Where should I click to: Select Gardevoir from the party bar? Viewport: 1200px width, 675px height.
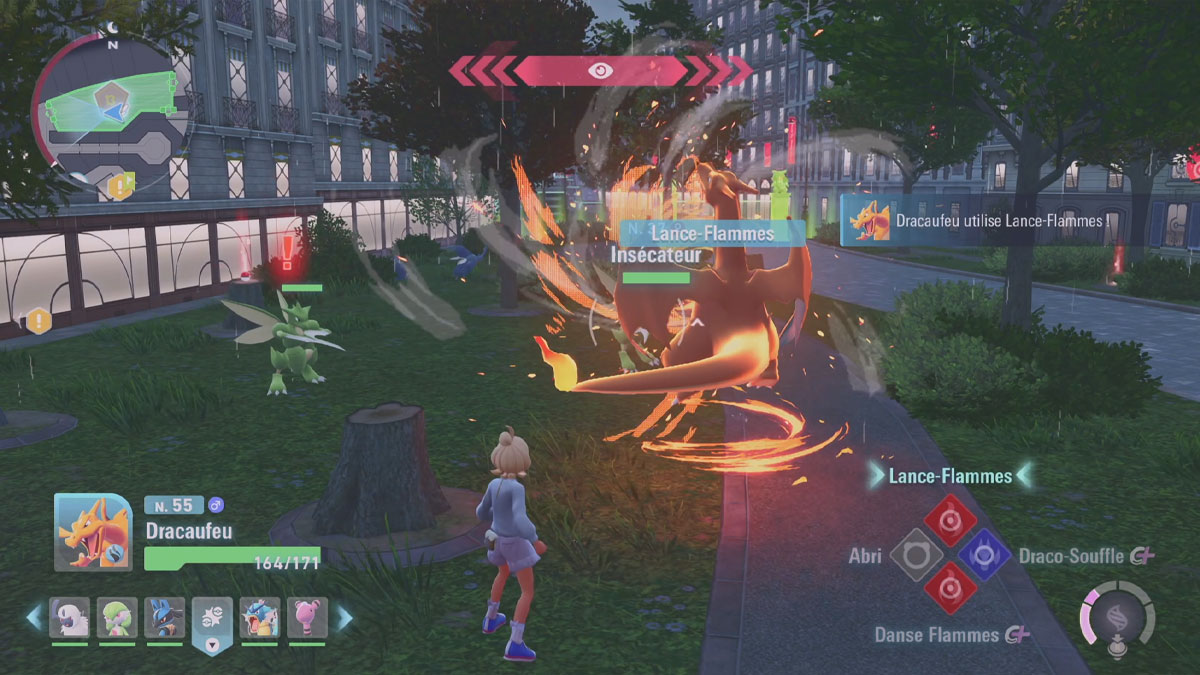[x=117, y=618]
